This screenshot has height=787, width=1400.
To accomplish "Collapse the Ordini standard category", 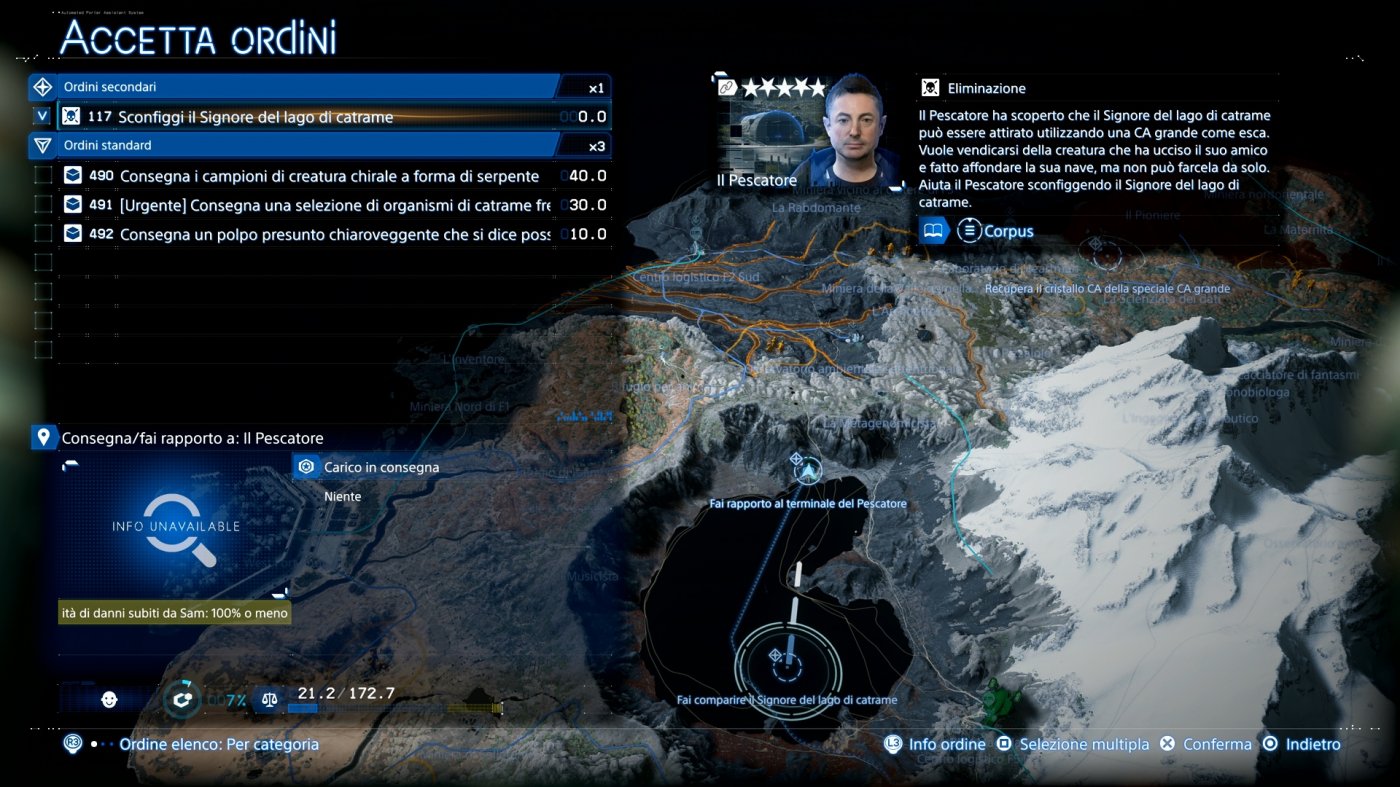I will point(41,145).
